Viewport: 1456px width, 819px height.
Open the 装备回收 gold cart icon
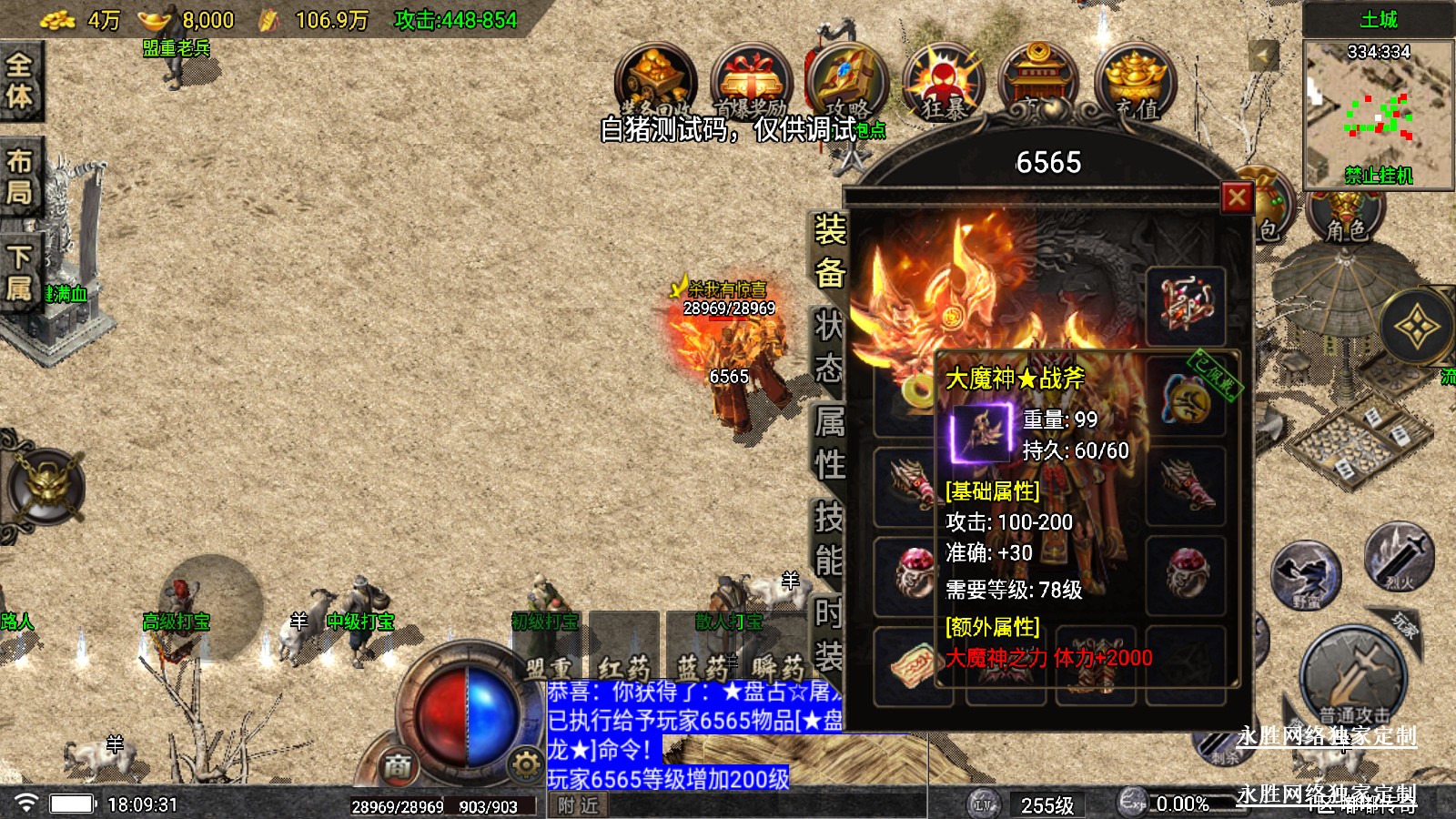click(x=655, y=83)
